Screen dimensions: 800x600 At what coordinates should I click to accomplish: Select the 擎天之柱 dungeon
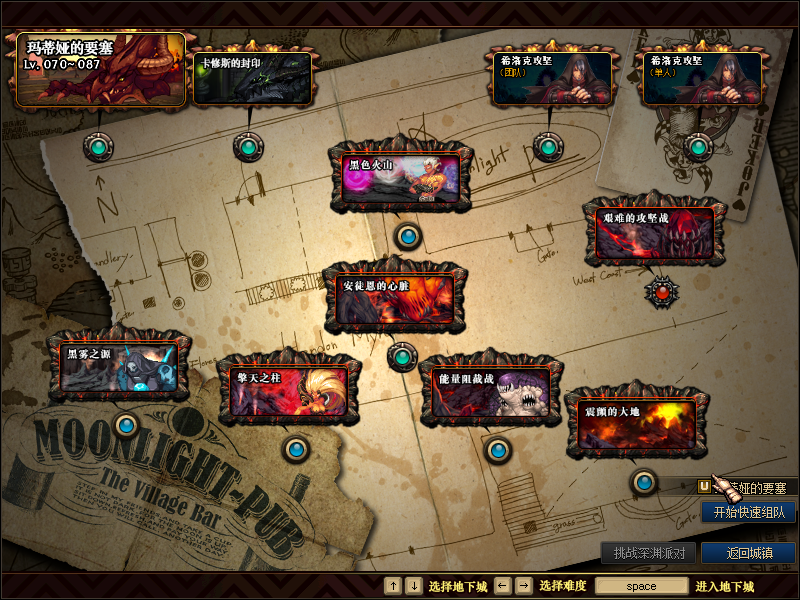click(289, 387)
